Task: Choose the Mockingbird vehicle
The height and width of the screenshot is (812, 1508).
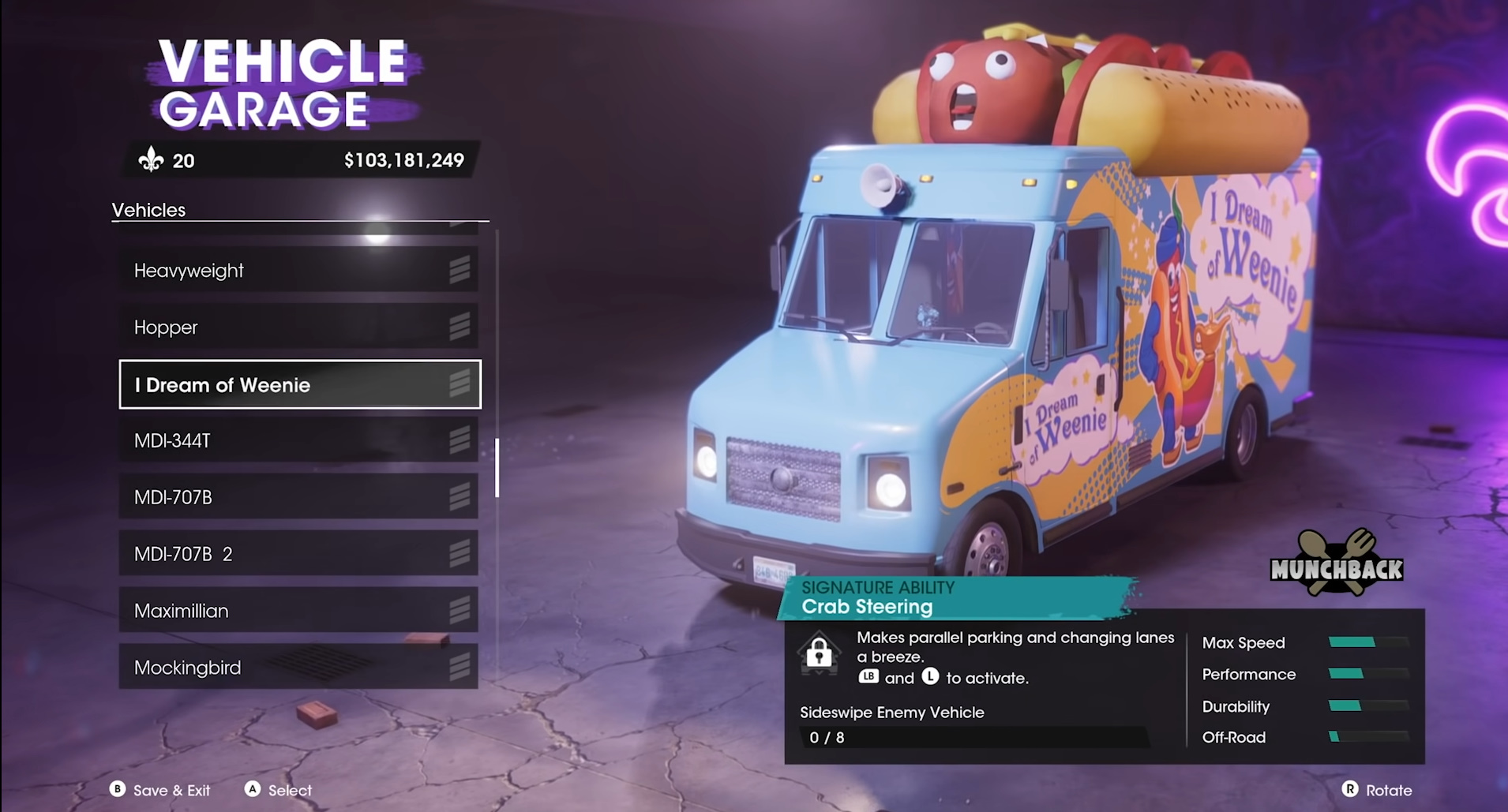Action: point(298,668)
